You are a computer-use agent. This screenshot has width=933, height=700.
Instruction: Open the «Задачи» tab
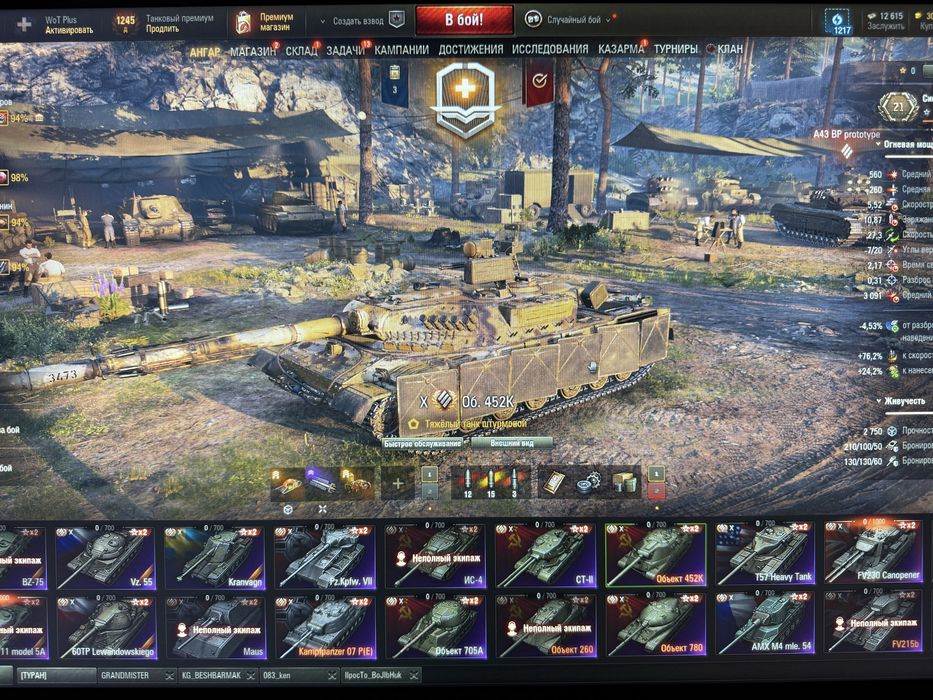[345, 49]
